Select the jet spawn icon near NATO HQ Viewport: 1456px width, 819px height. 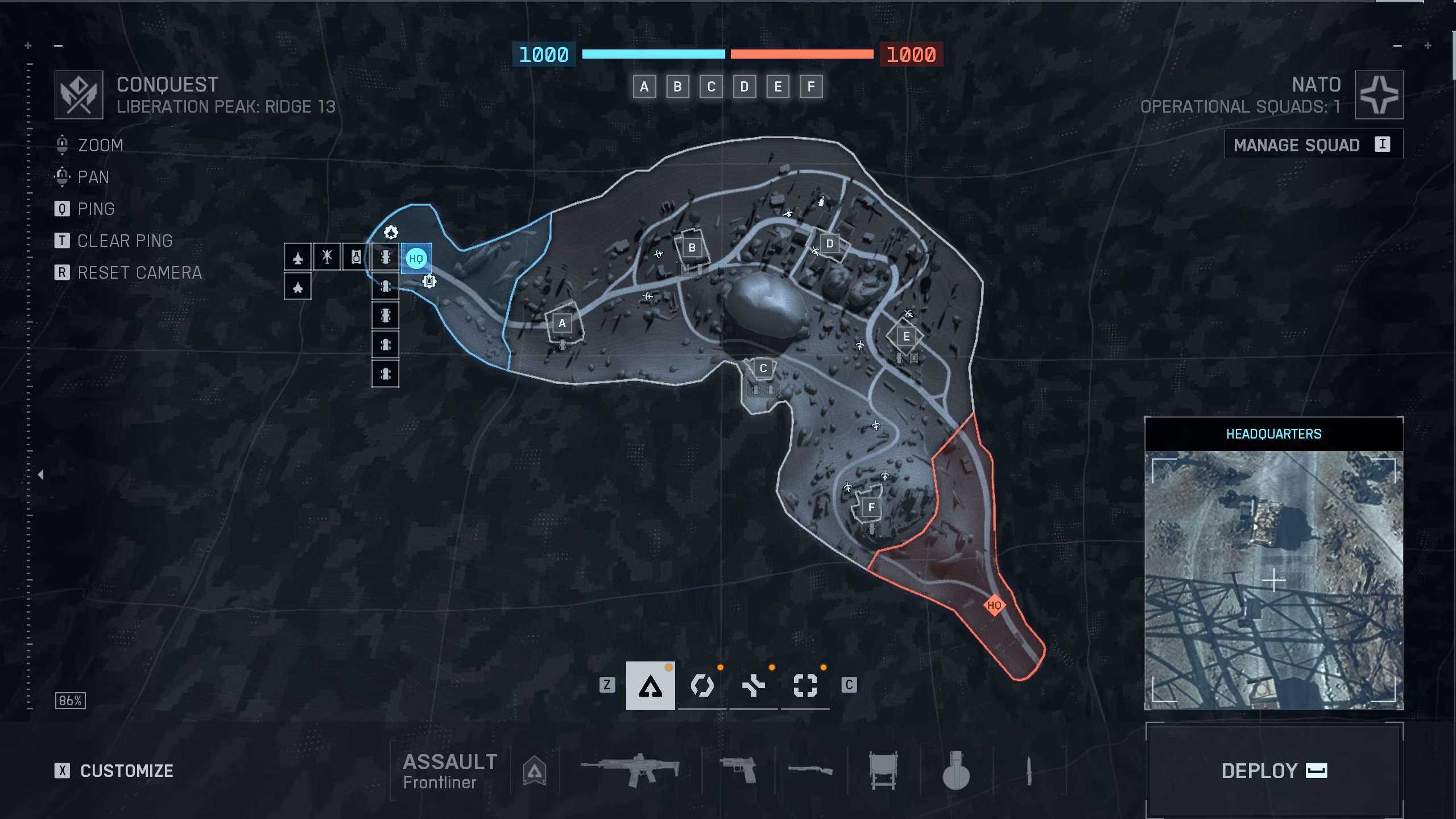click(298, 257)
